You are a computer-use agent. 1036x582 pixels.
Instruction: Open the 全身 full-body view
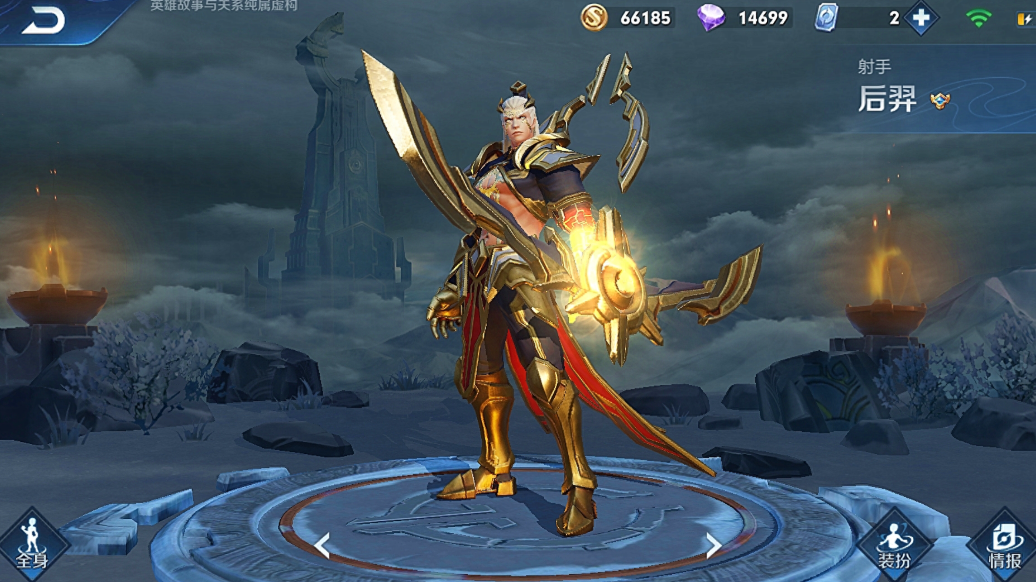point(31,545)
